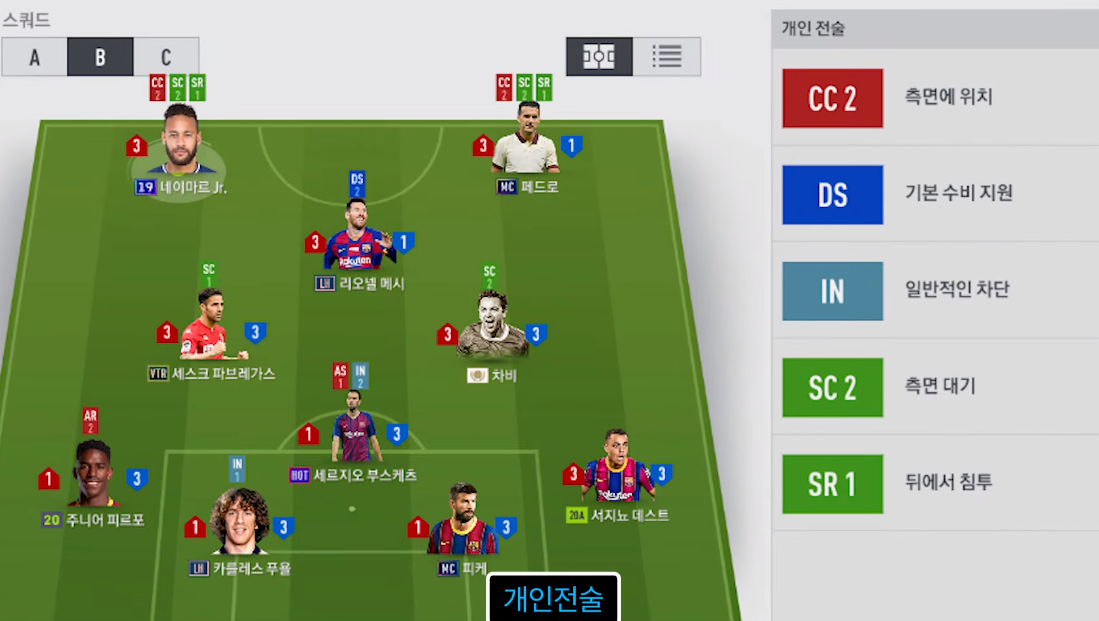Select Piqué in central defense

[x=461, y=524]
